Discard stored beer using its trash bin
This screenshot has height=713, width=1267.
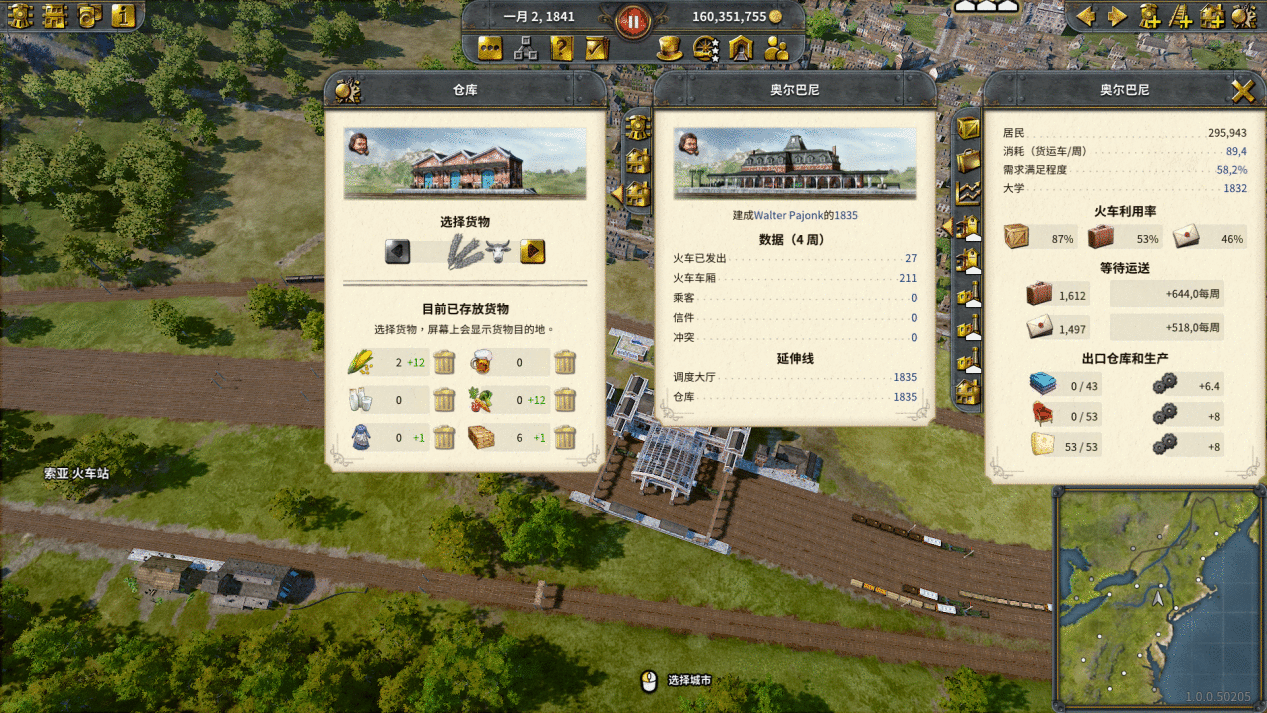(565, 362)
